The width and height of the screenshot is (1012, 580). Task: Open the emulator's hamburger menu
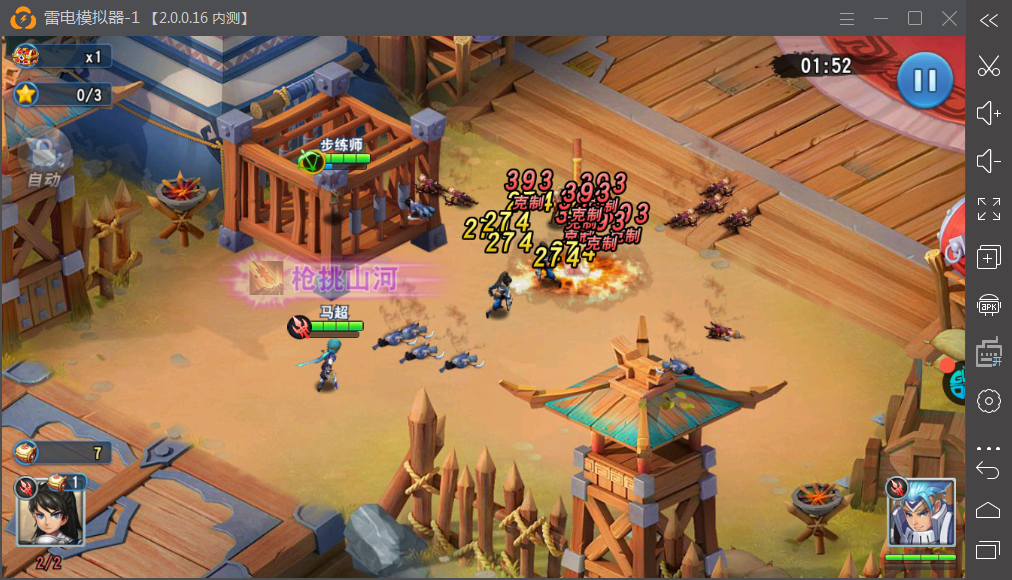coord(847,19)
